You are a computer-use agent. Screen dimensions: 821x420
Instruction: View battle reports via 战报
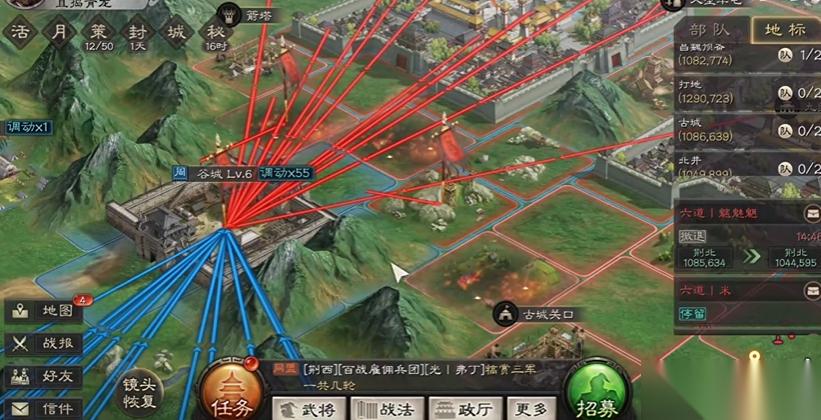pos(45,344)
